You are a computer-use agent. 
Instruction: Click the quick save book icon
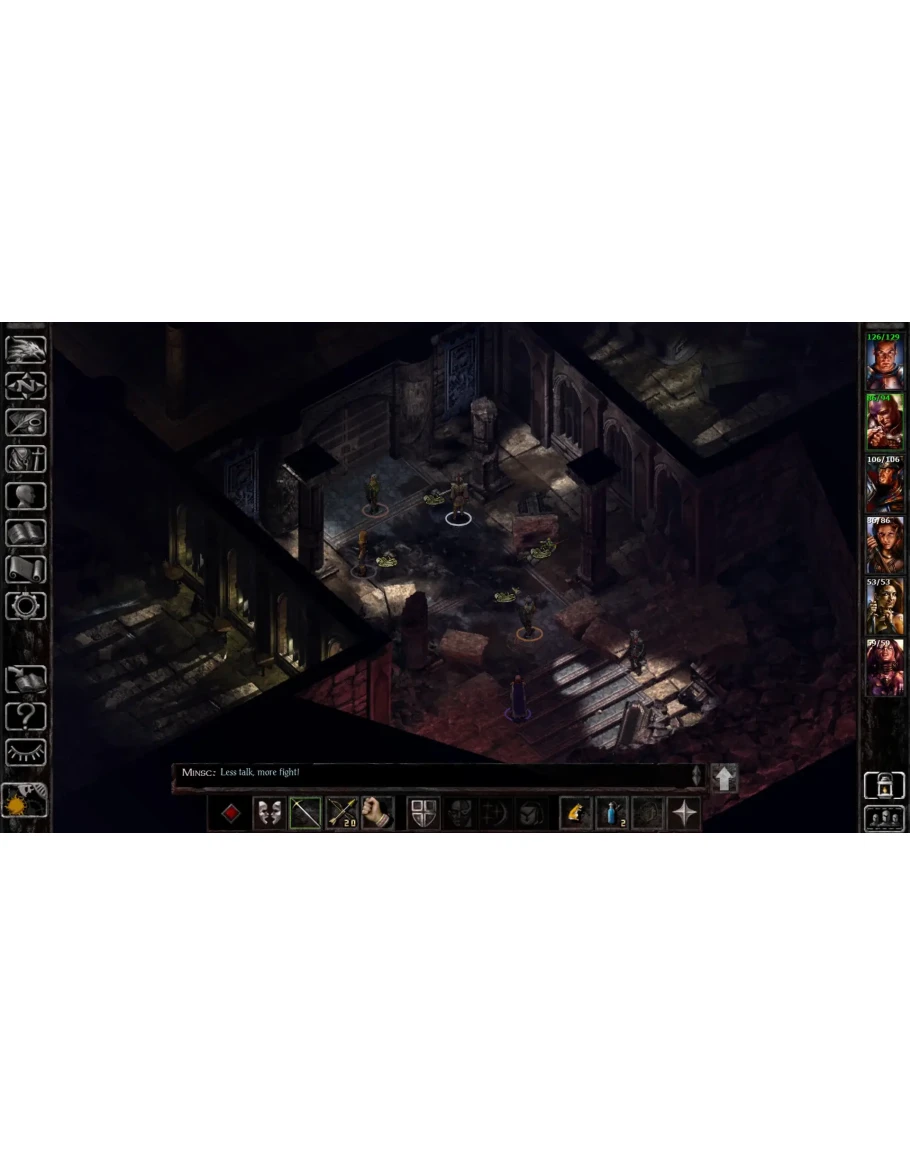25,680
